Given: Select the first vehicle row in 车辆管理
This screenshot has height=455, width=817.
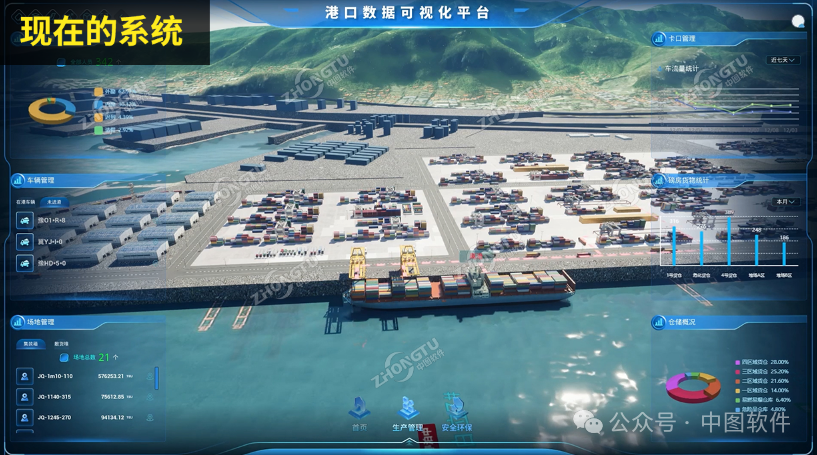Looking at the screenshot, I should tap(50, 219).
